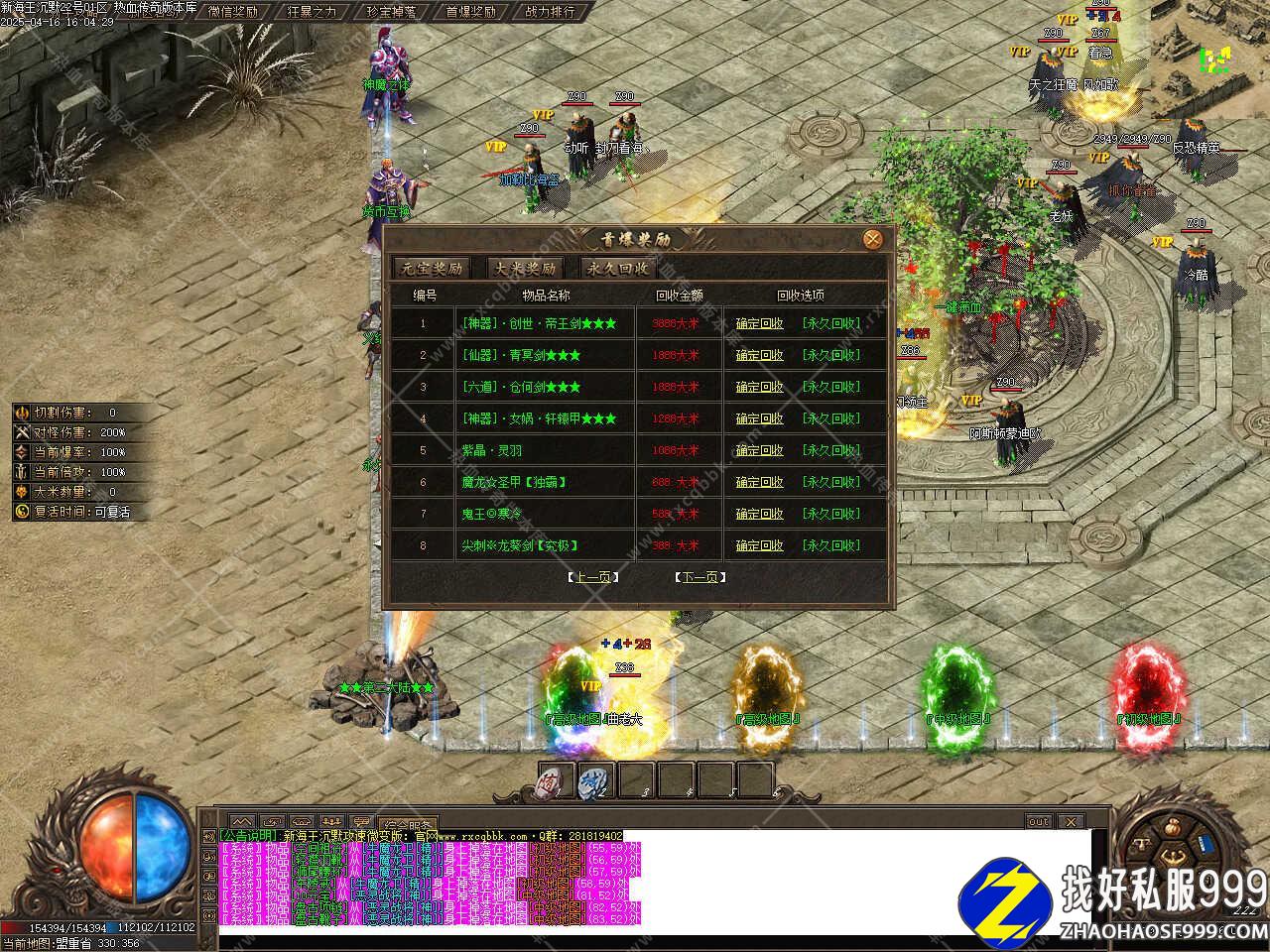Confirm recycling of 仓何剑 with 确定回收
This screenshot has width=1270, height=952.
[760, 387]
